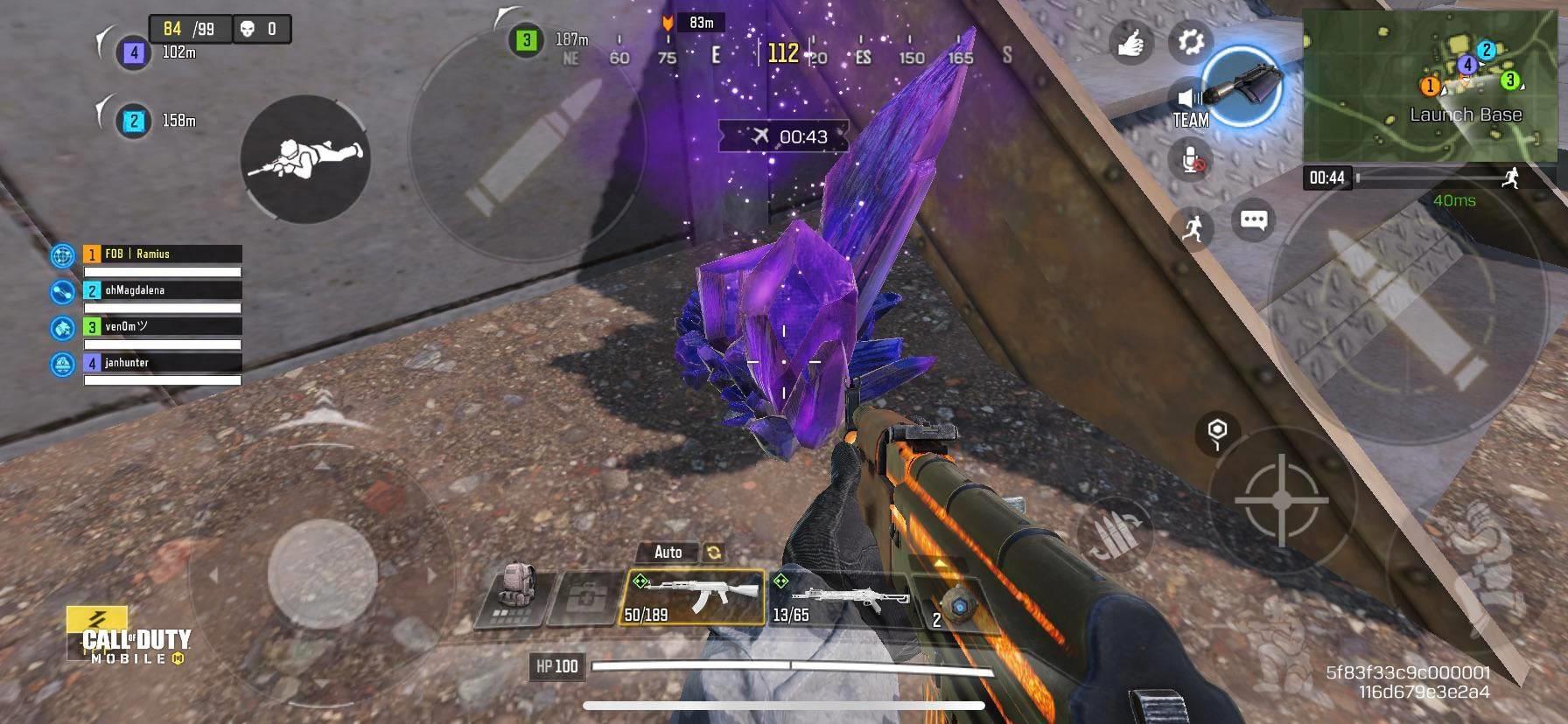Toggle the auto-sprint running icon
Screen dimensions: 1568x724
(1192, 229)
